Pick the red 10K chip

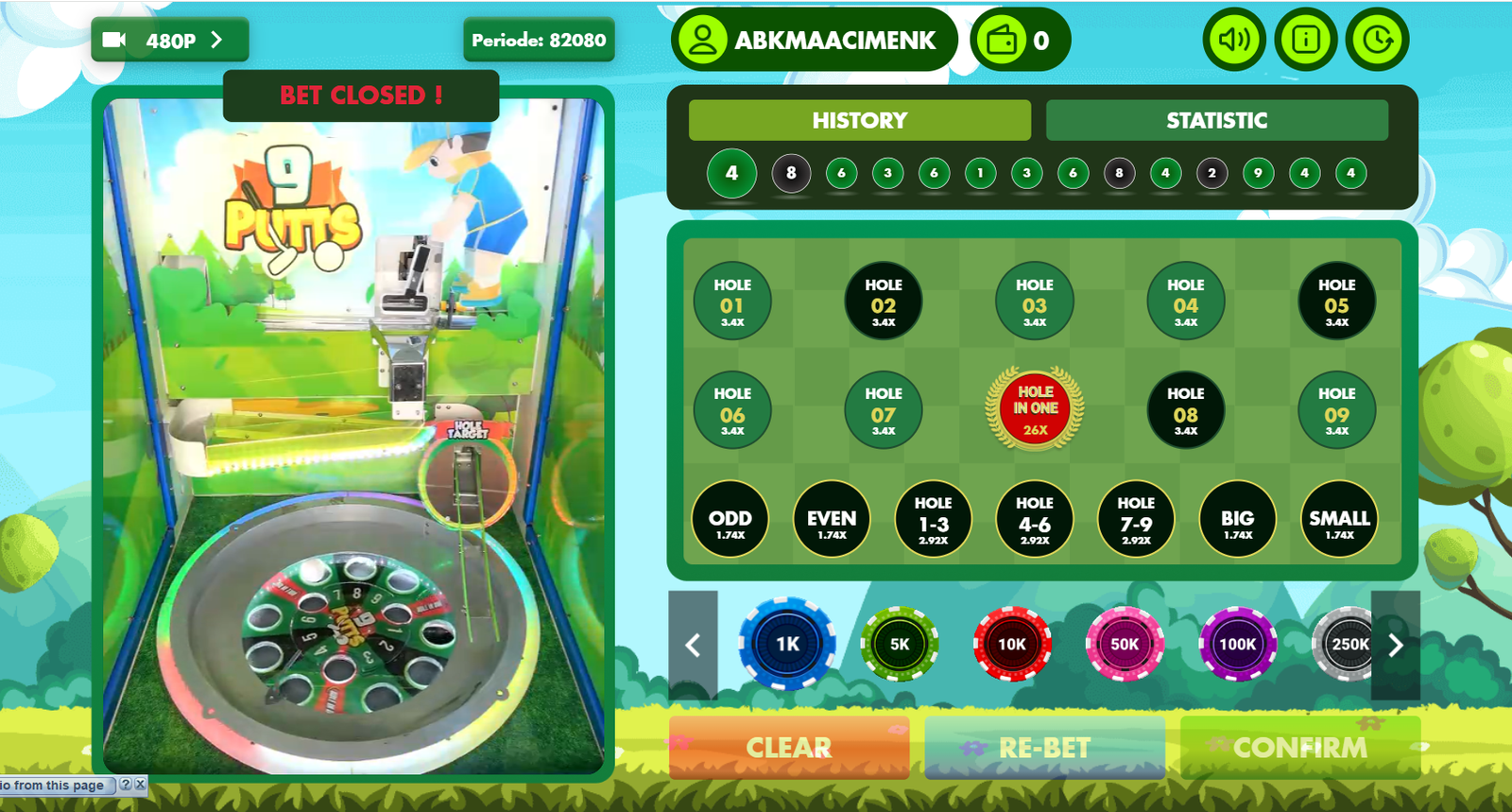1012,645
